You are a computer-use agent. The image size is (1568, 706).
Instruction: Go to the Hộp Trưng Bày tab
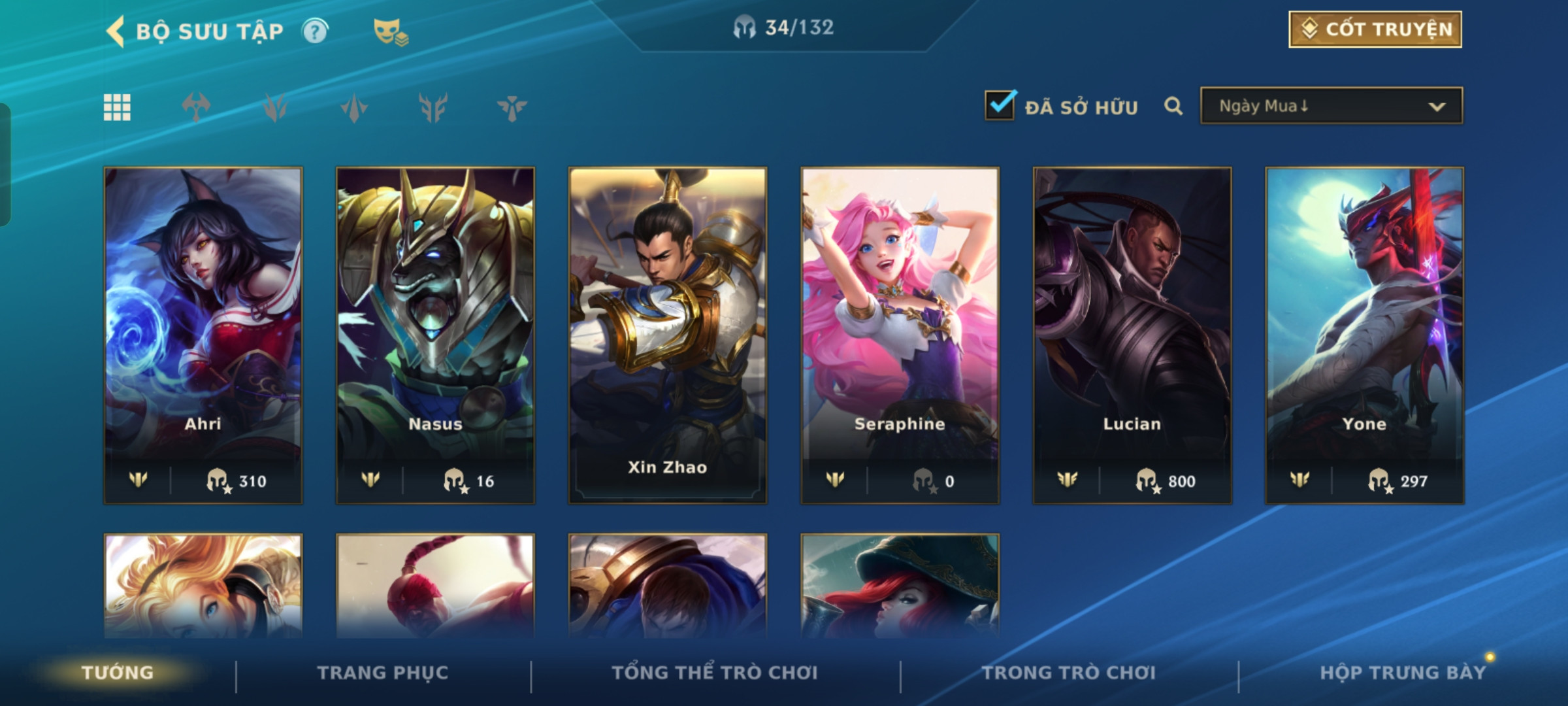click(1402, 673)
